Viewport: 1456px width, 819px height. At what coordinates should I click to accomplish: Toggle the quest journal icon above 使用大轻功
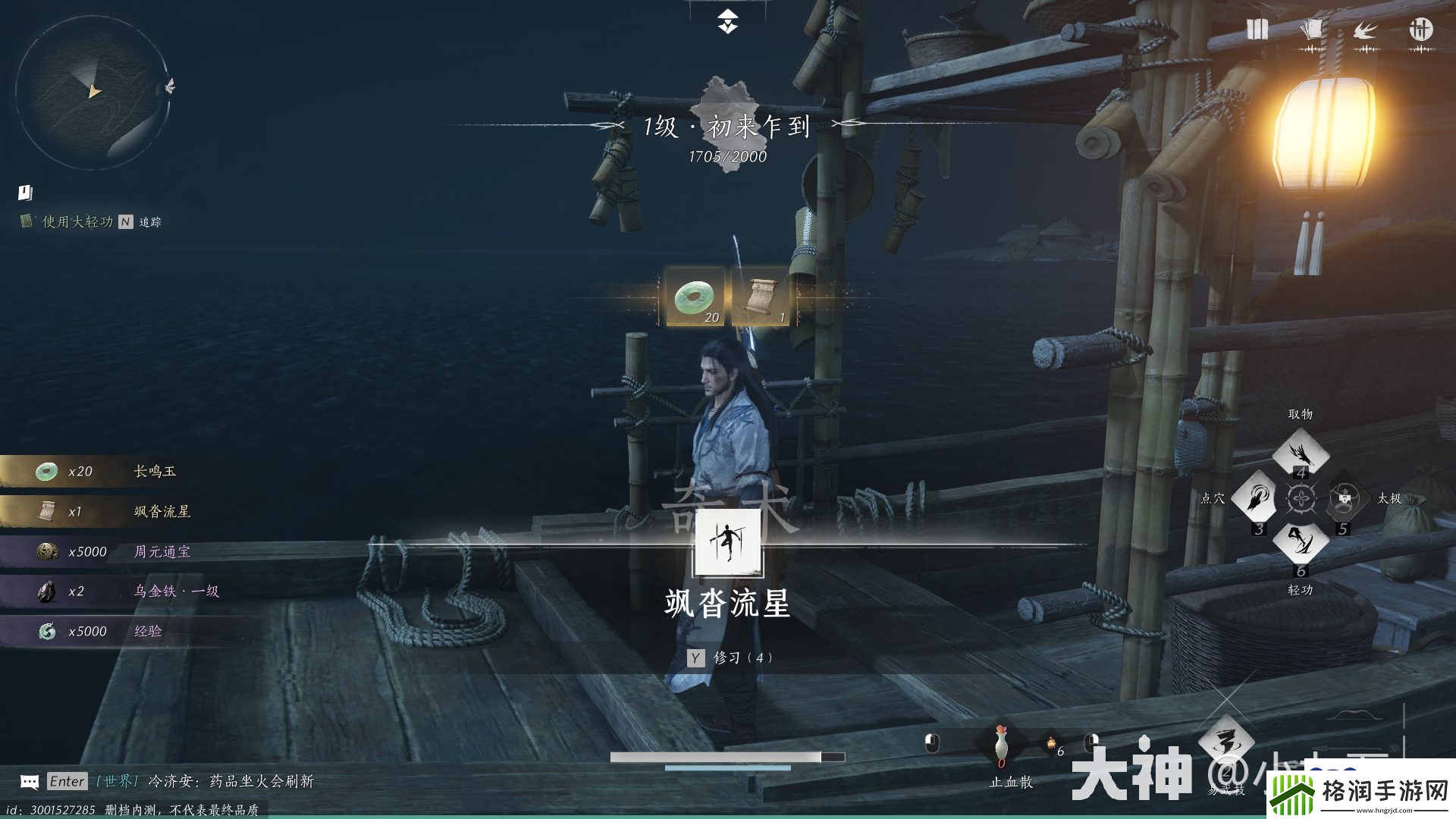(x=26, y=193)
